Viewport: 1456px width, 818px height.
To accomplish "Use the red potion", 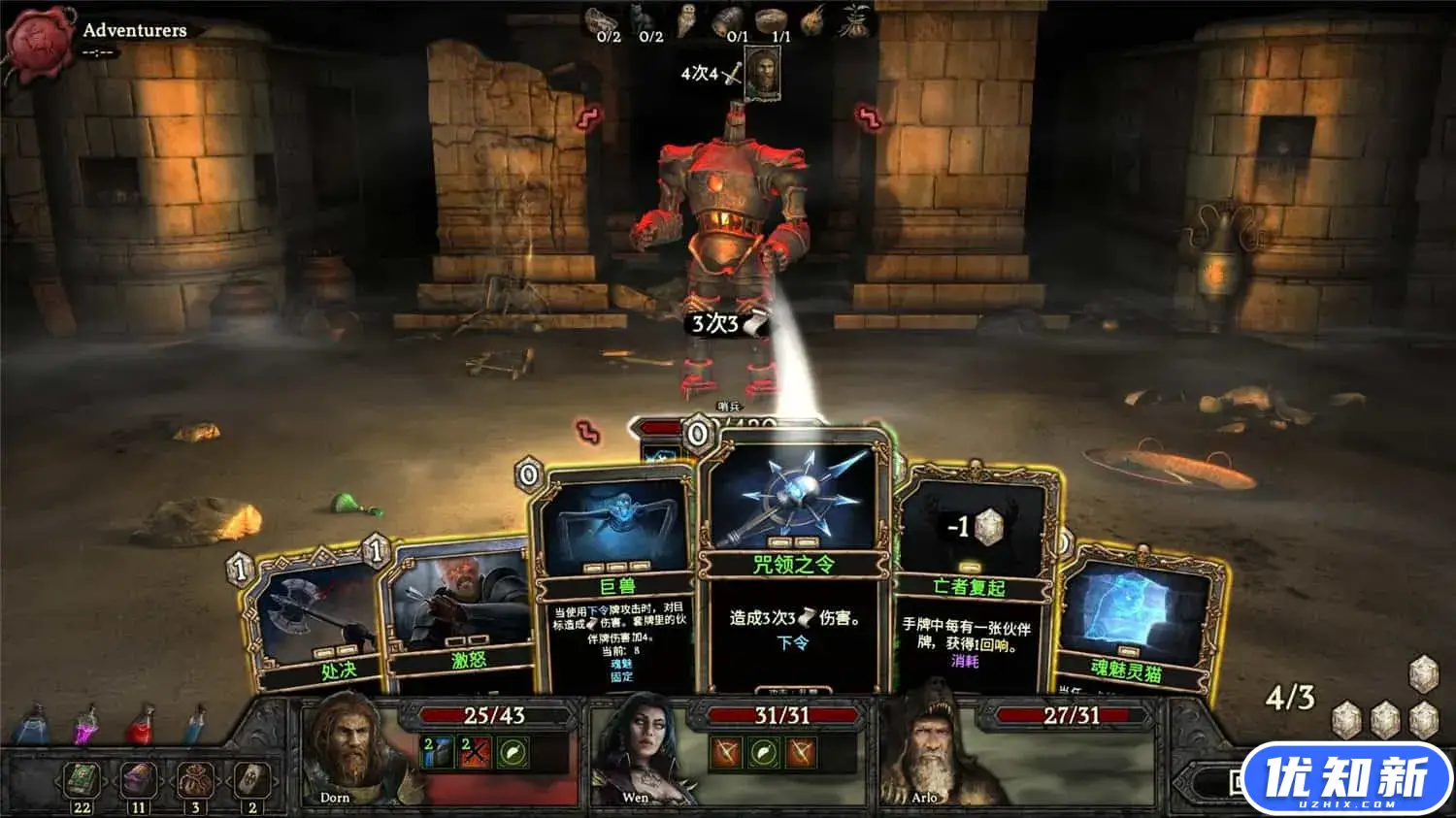I will (x=143, y=726).
